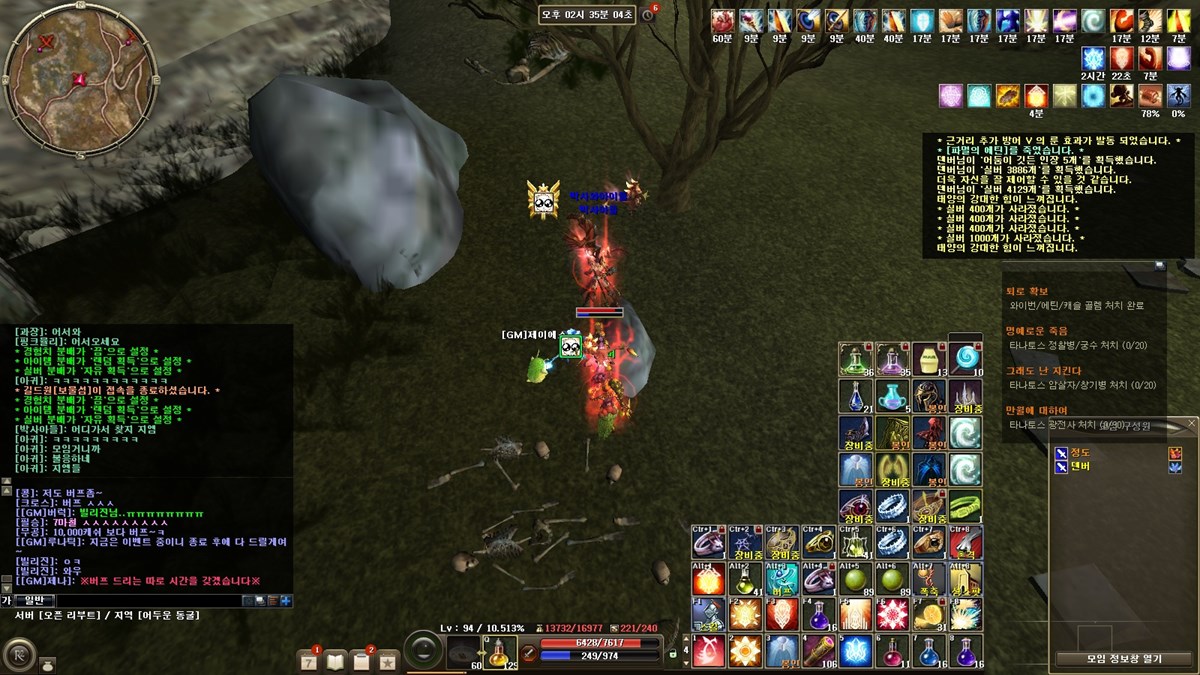This screenshot has width=1200, height=675.
Task: Select party member 댄버 in party list
Action: point(1081,466)
